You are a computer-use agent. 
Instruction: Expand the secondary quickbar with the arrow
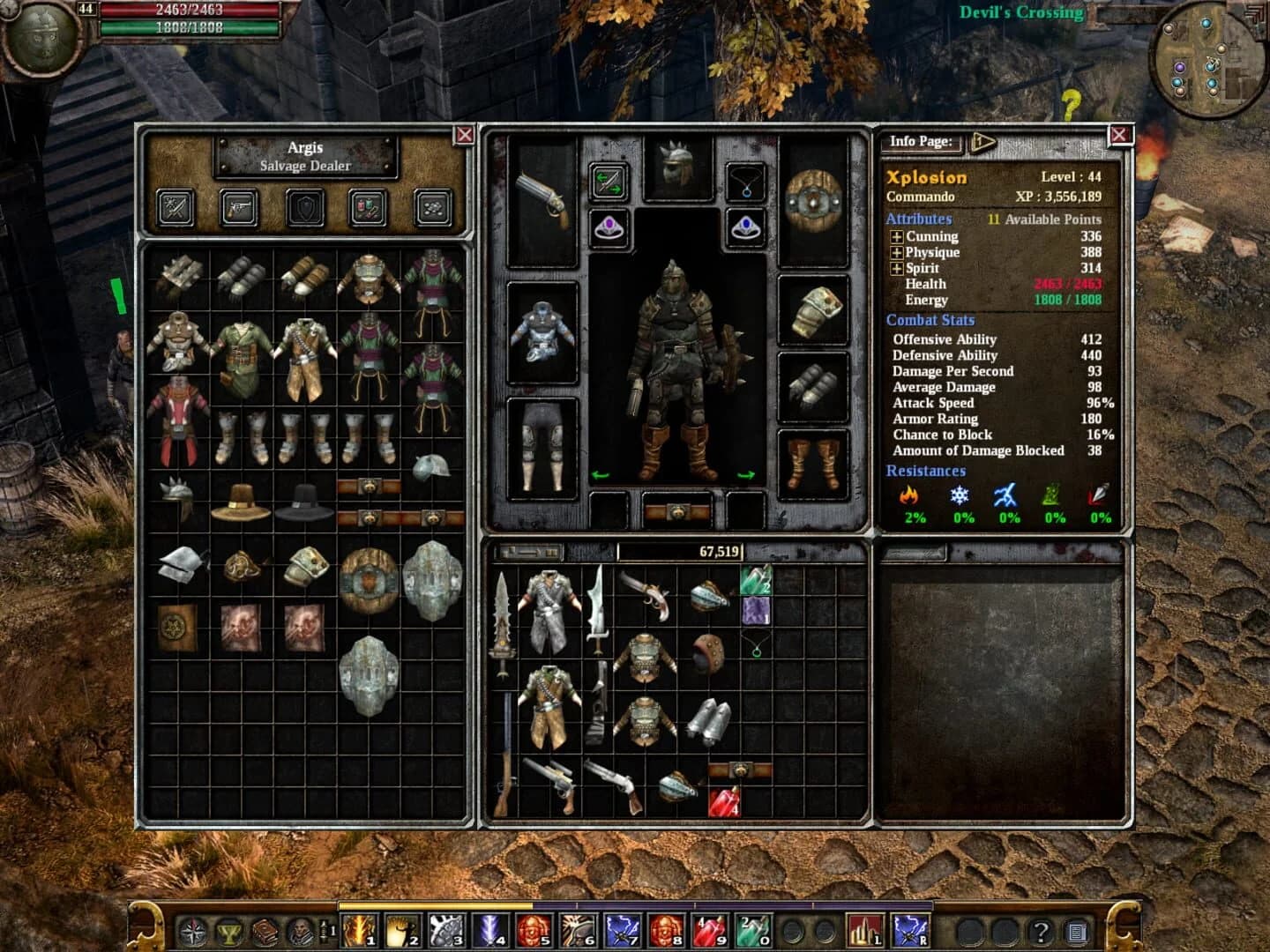323,928
